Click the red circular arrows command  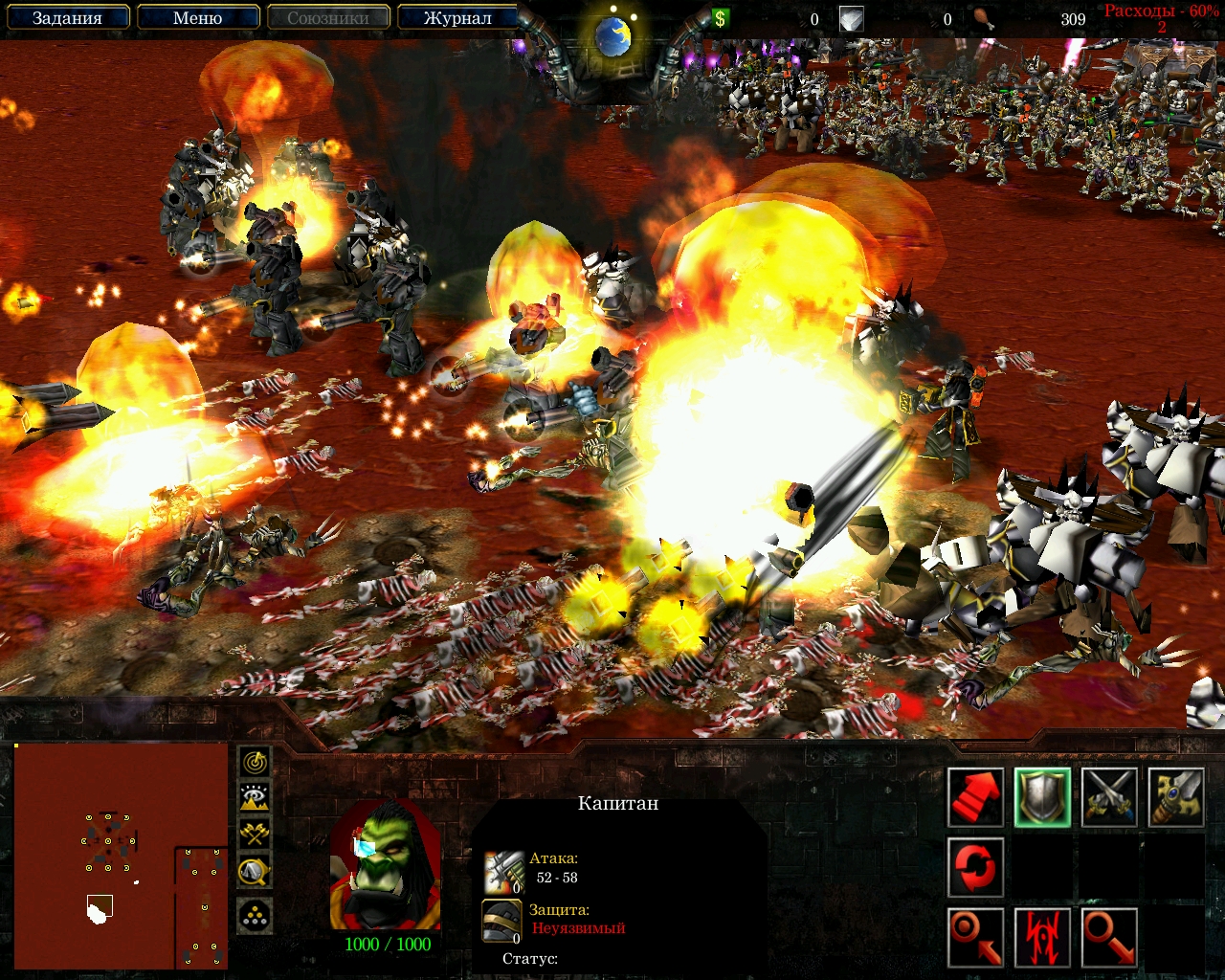(975, 867)
